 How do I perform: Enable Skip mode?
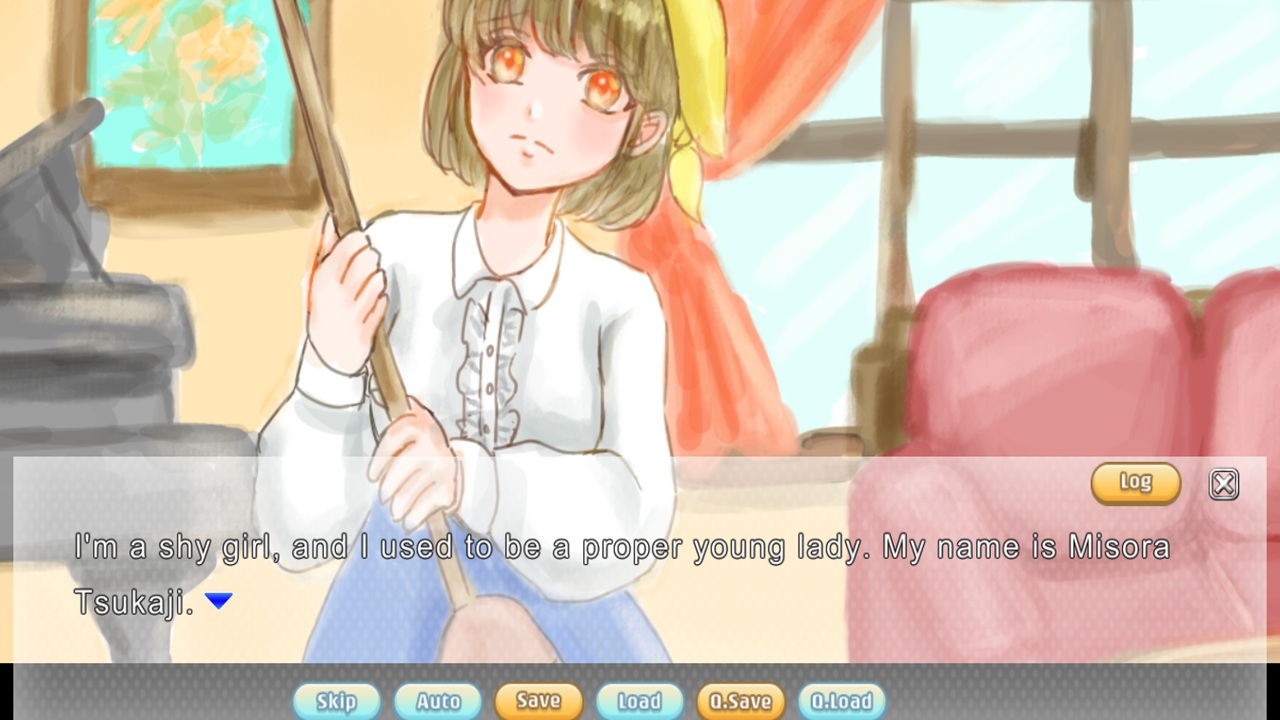click(x=337, y=701)
